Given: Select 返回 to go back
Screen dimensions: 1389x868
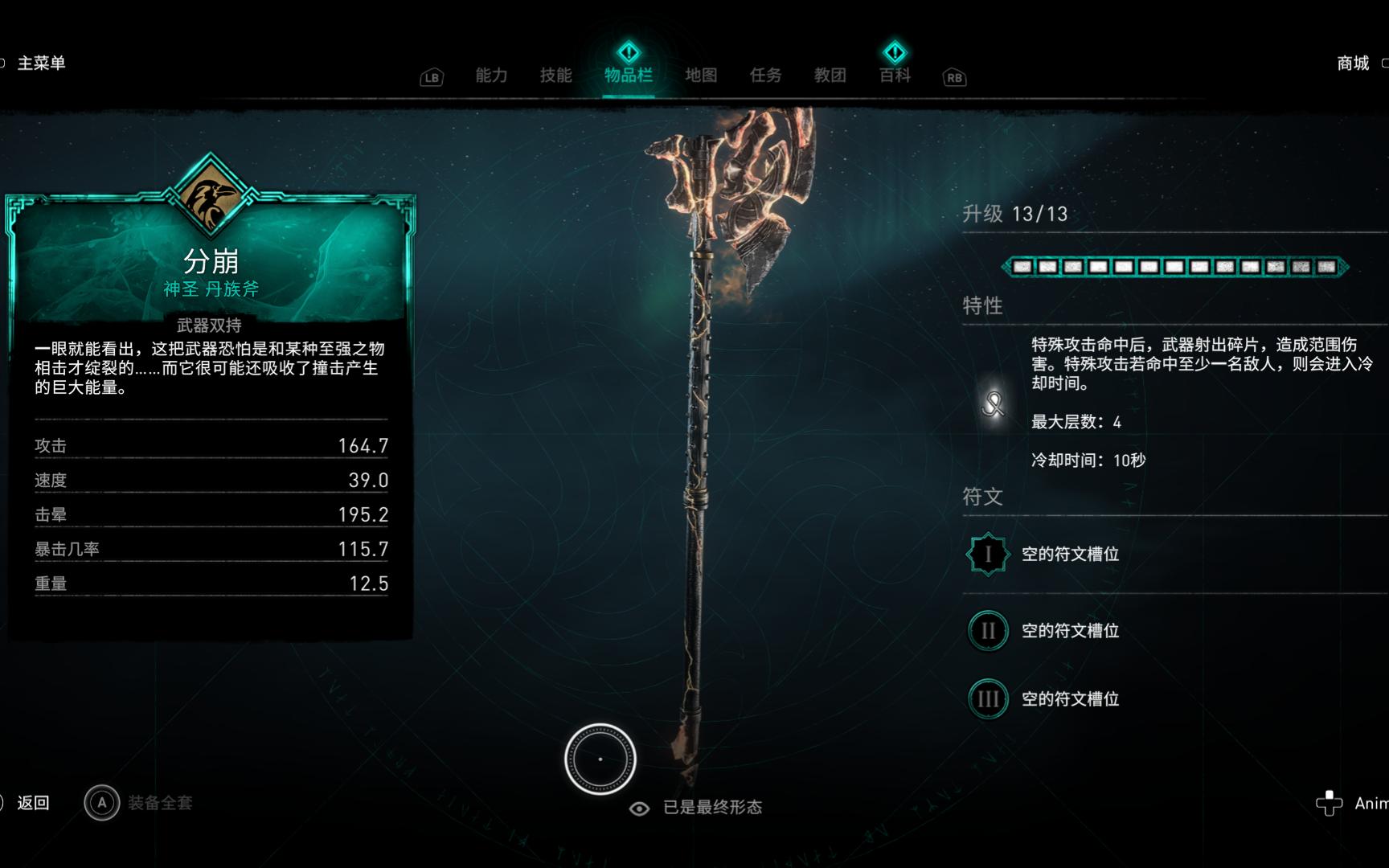Looking at the screenshot, I should point(32,803).
